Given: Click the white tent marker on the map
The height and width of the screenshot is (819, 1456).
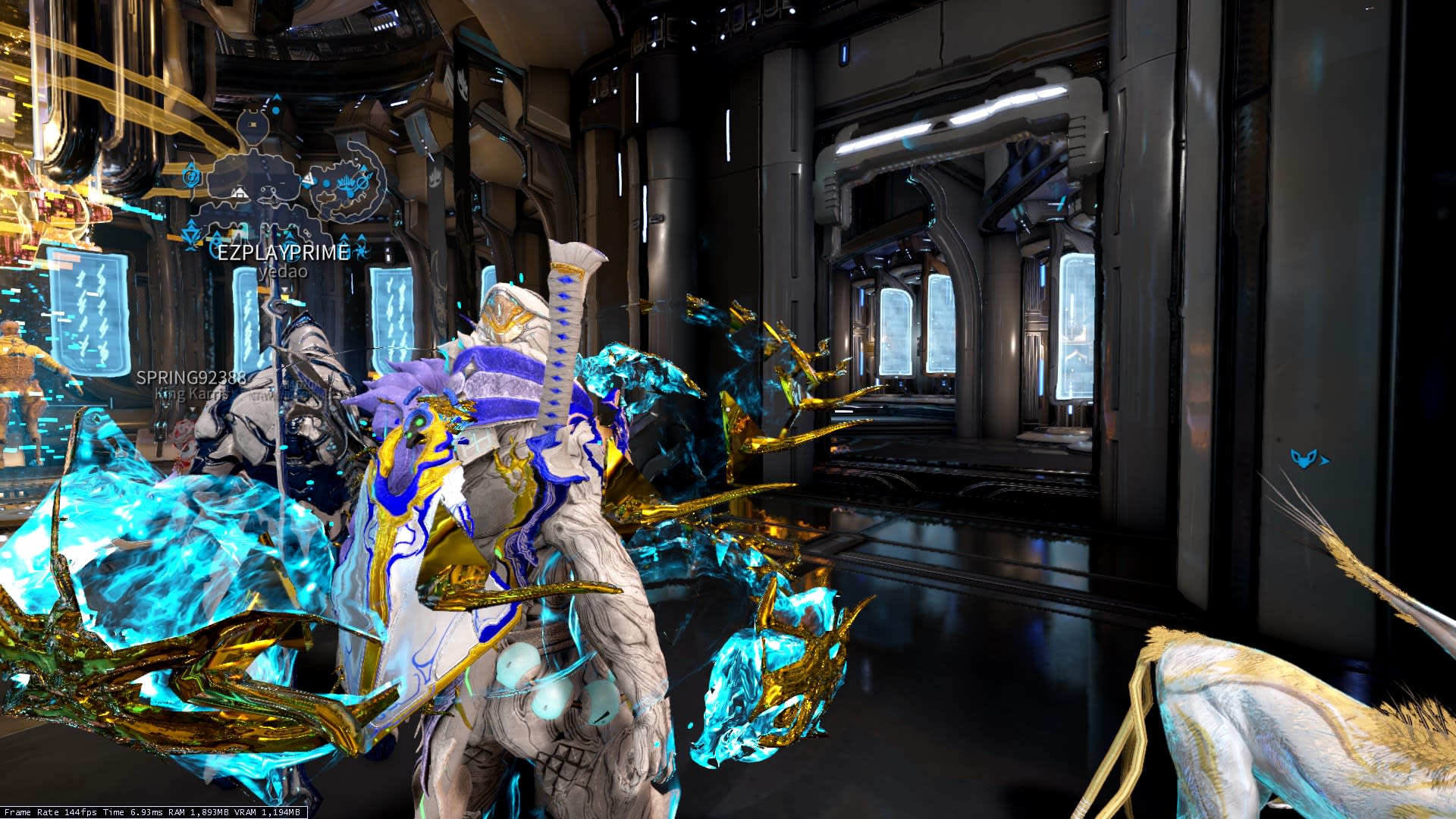Looking at the screenshot, I should tap(239, 193).
